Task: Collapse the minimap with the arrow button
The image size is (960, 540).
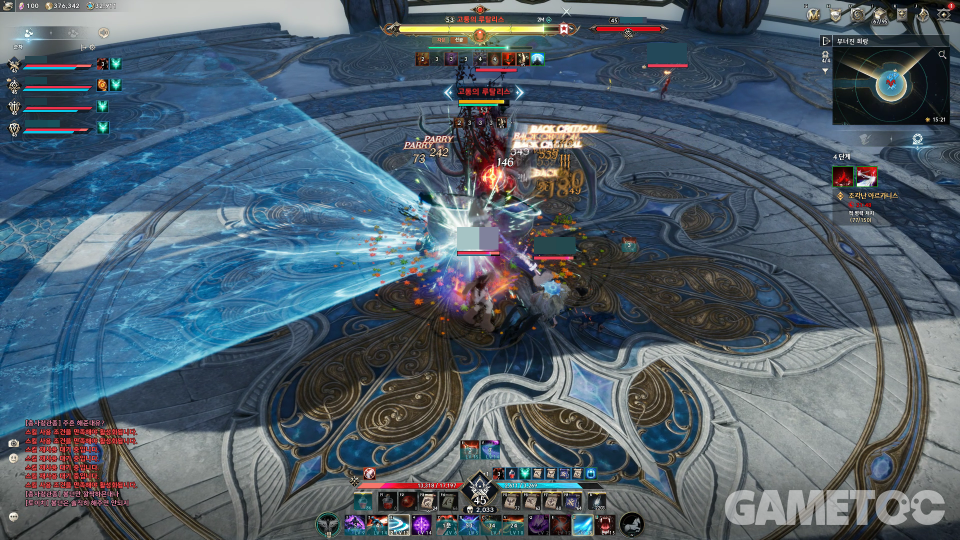Action: [826, 41]
